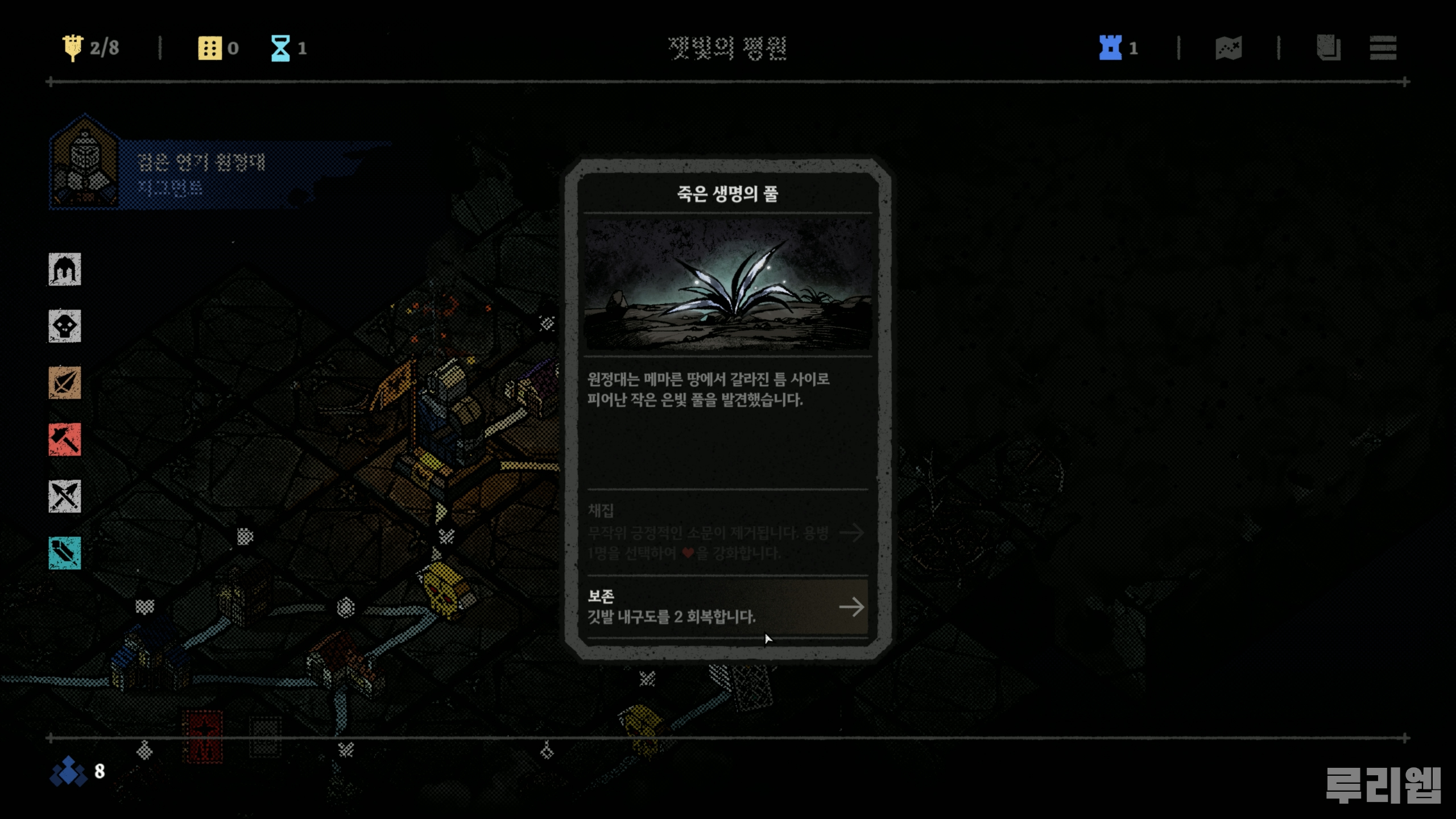Select the helmet mercenary icon
This screenshot has height=819, width=1456.
pyautogui.click(x=65, y=270)
